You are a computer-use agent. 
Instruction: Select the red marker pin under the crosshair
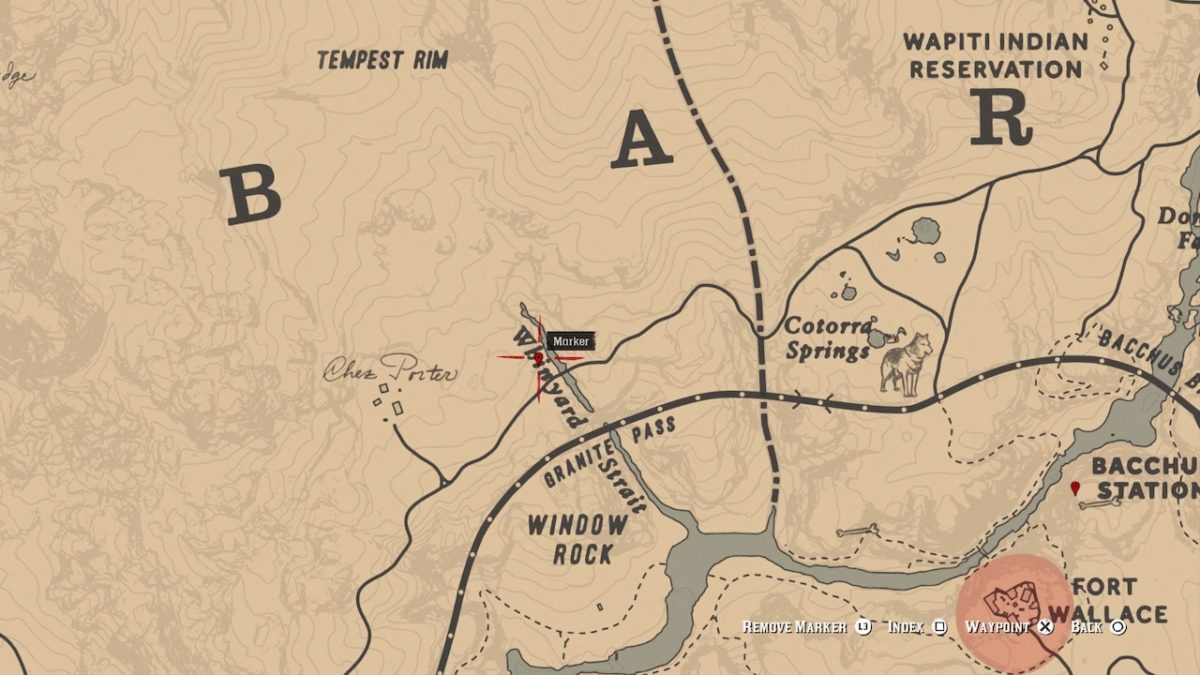click(x=539, y=357)
